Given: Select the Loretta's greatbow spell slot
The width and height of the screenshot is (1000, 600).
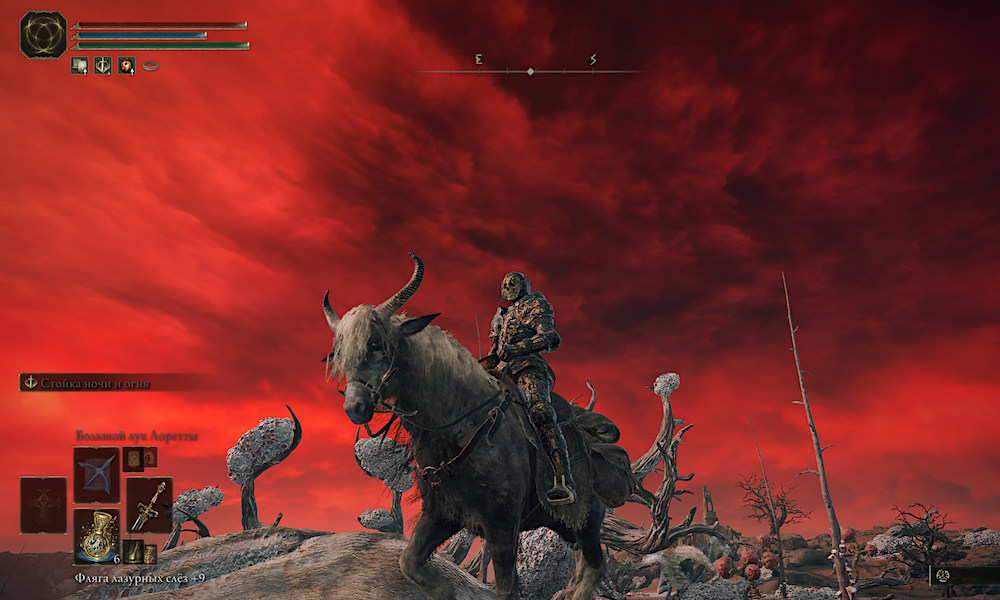Looking at the screenshot, I should (x=96, y=474).
